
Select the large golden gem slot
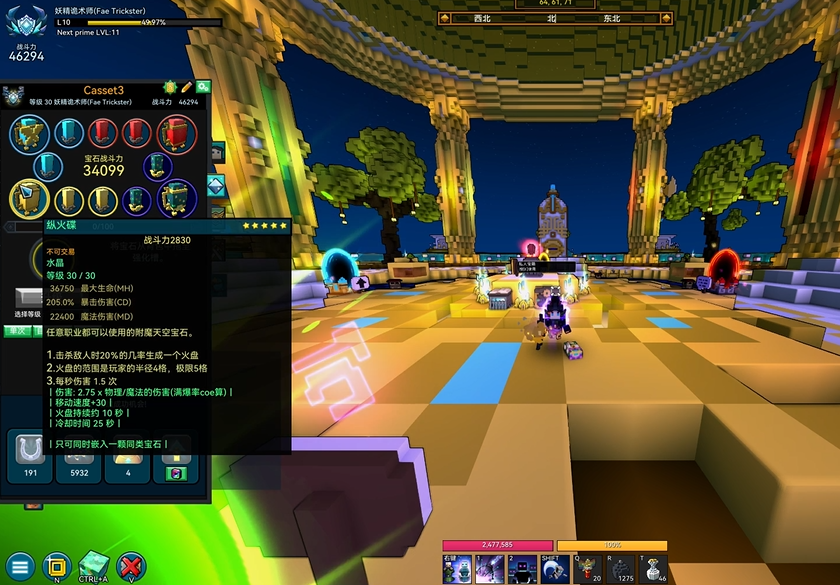(27, 199)
